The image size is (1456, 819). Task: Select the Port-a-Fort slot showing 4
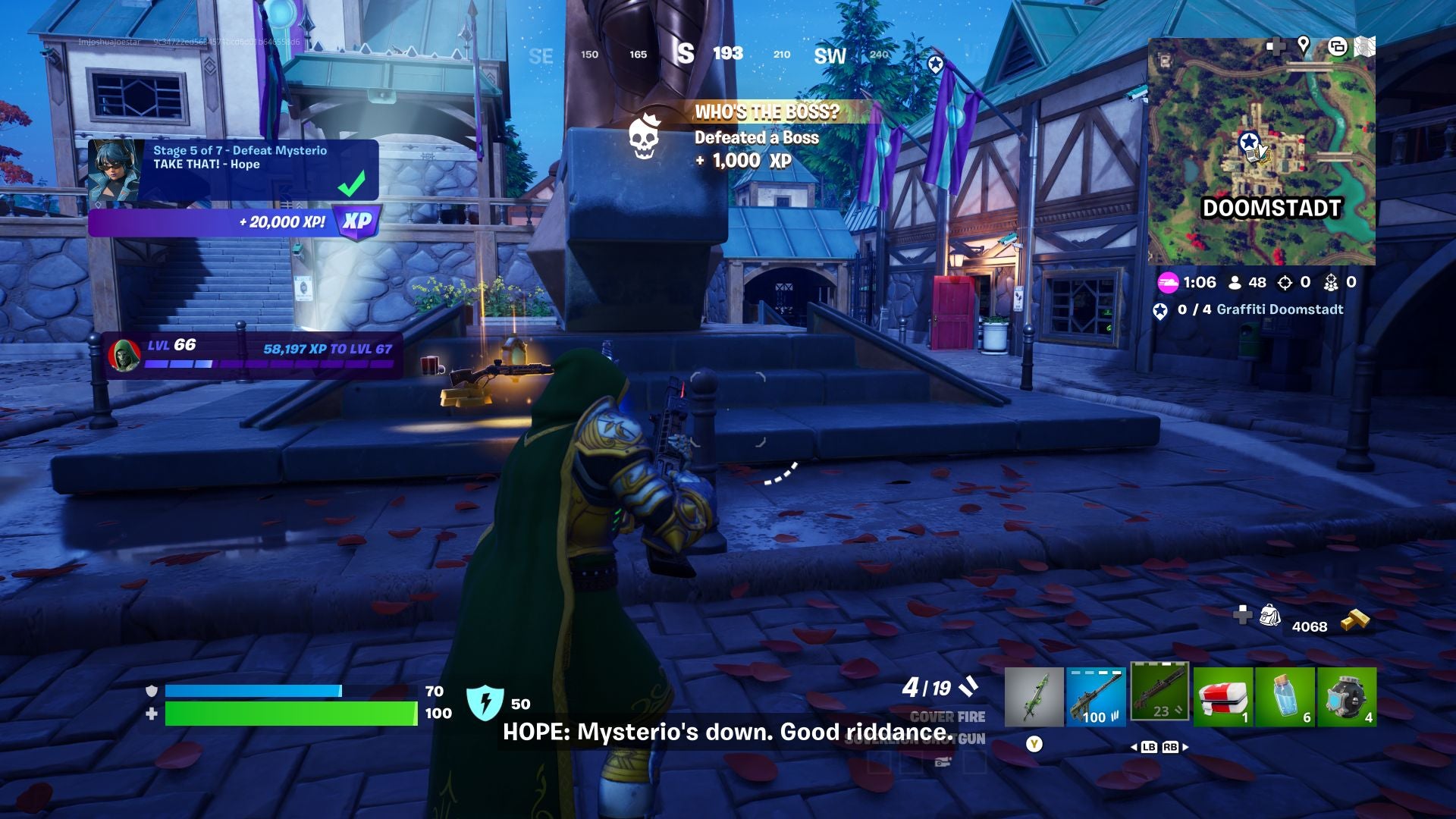[x=1348, y=694]
